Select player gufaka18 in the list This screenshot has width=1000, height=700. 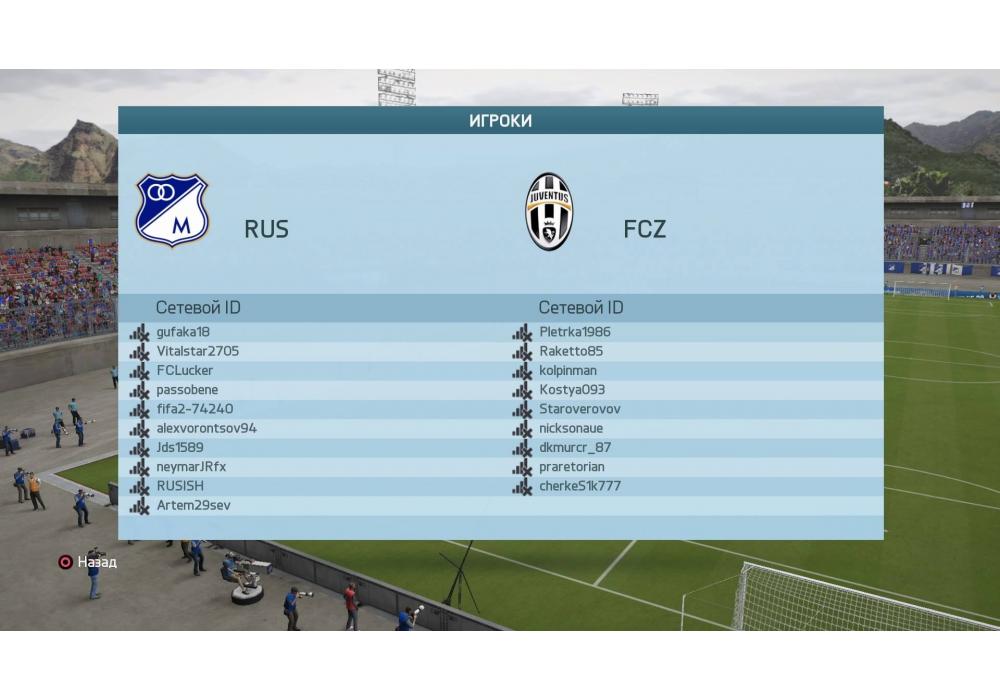(x=183, y=332)
